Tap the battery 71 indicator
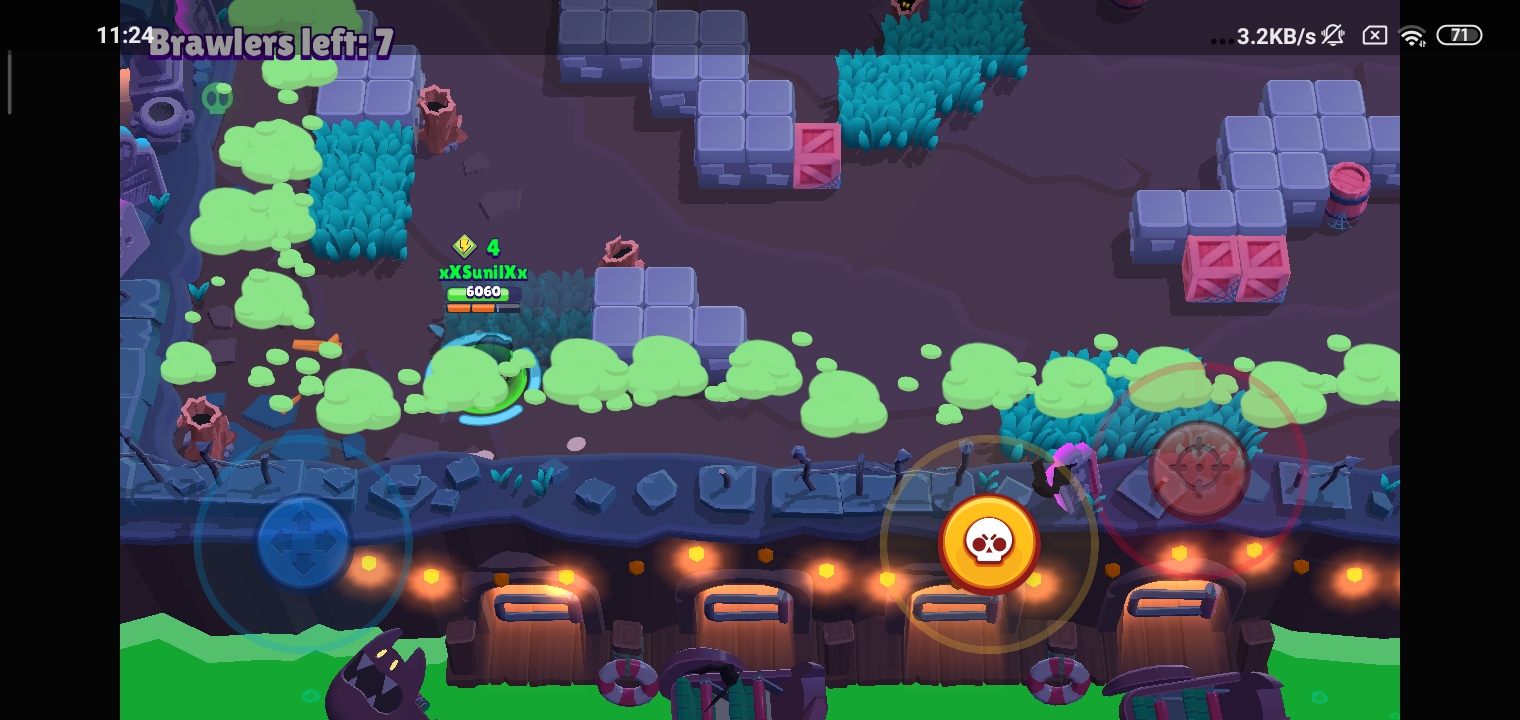1520x720 pixels. [1459, 35]
